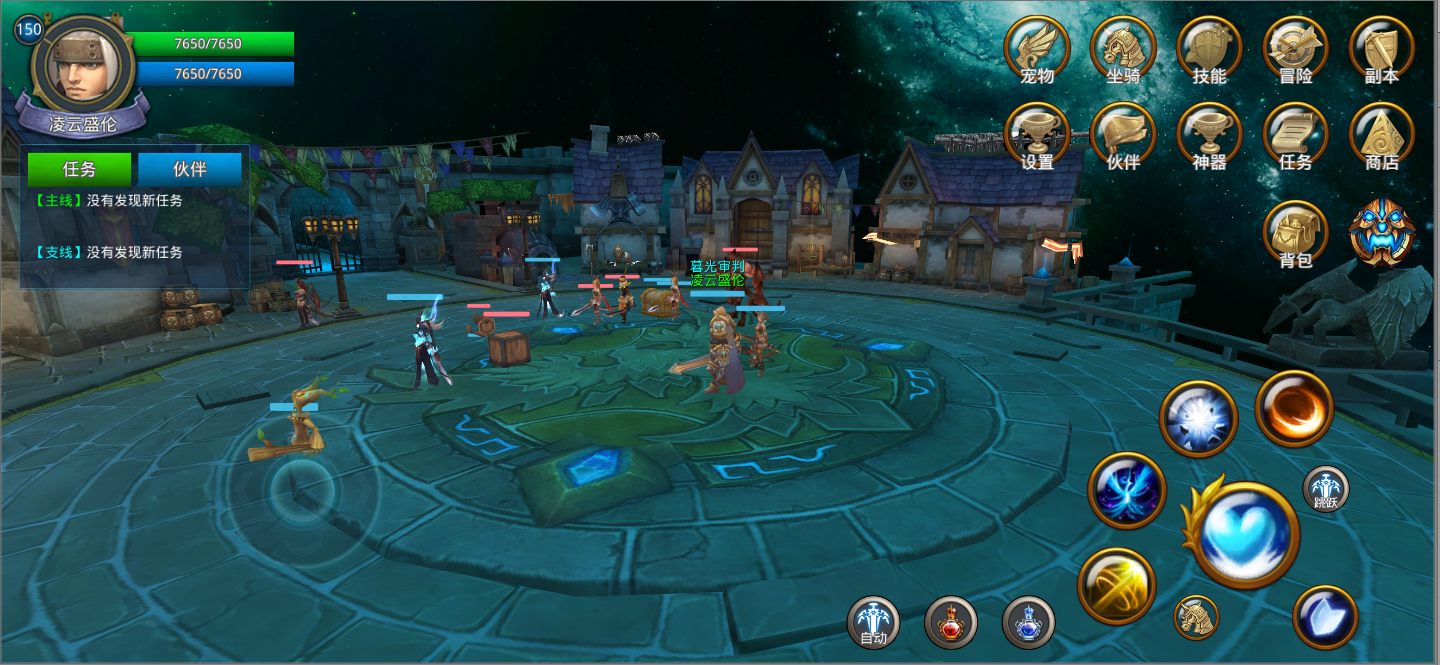Open the 任务 quest scroll icon
The width and height of the screenshot is (1440, 665).
(1295, 135)
